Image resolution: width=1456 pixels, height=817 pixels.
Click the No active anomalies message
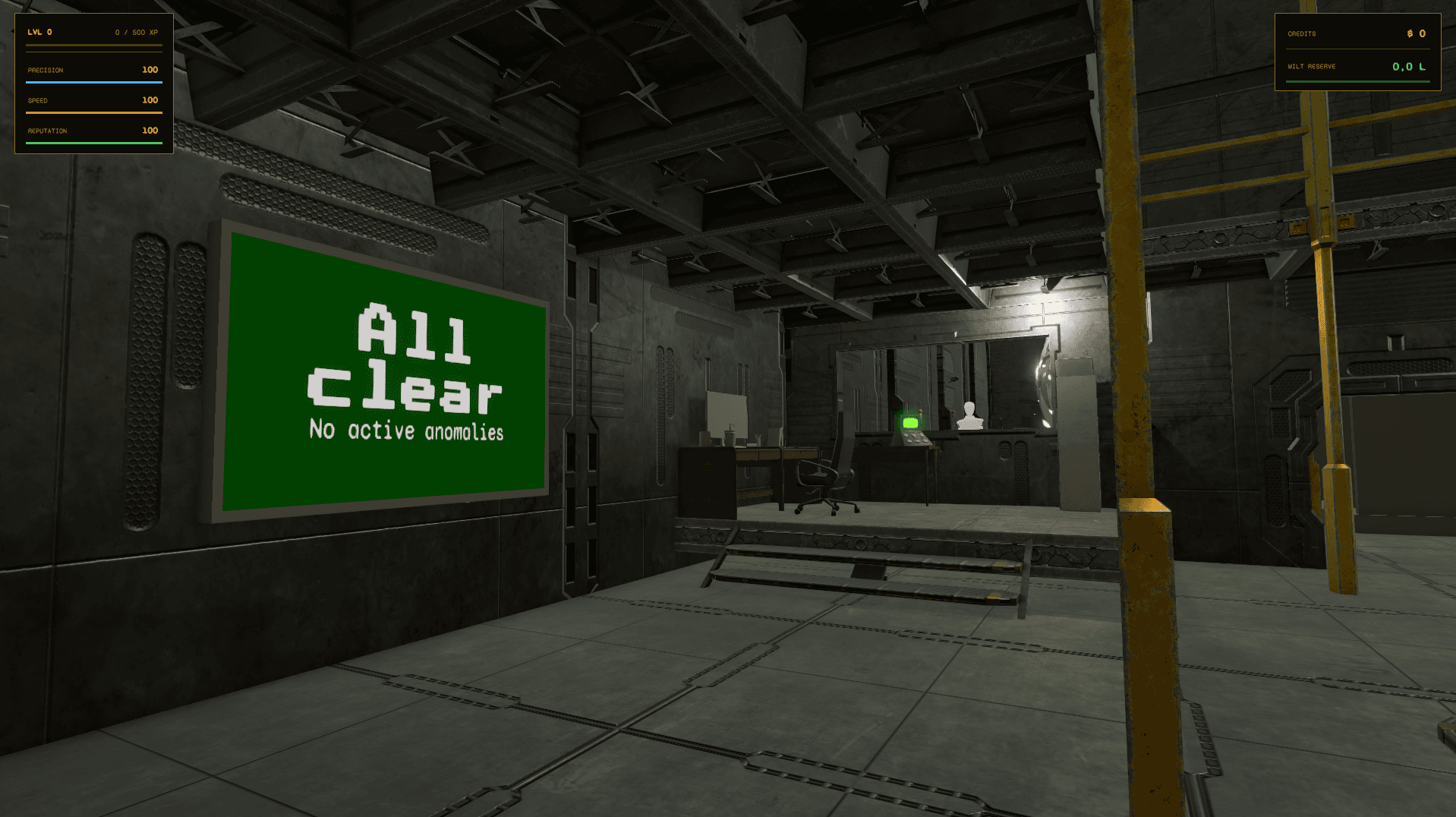(x=407, y=431)
